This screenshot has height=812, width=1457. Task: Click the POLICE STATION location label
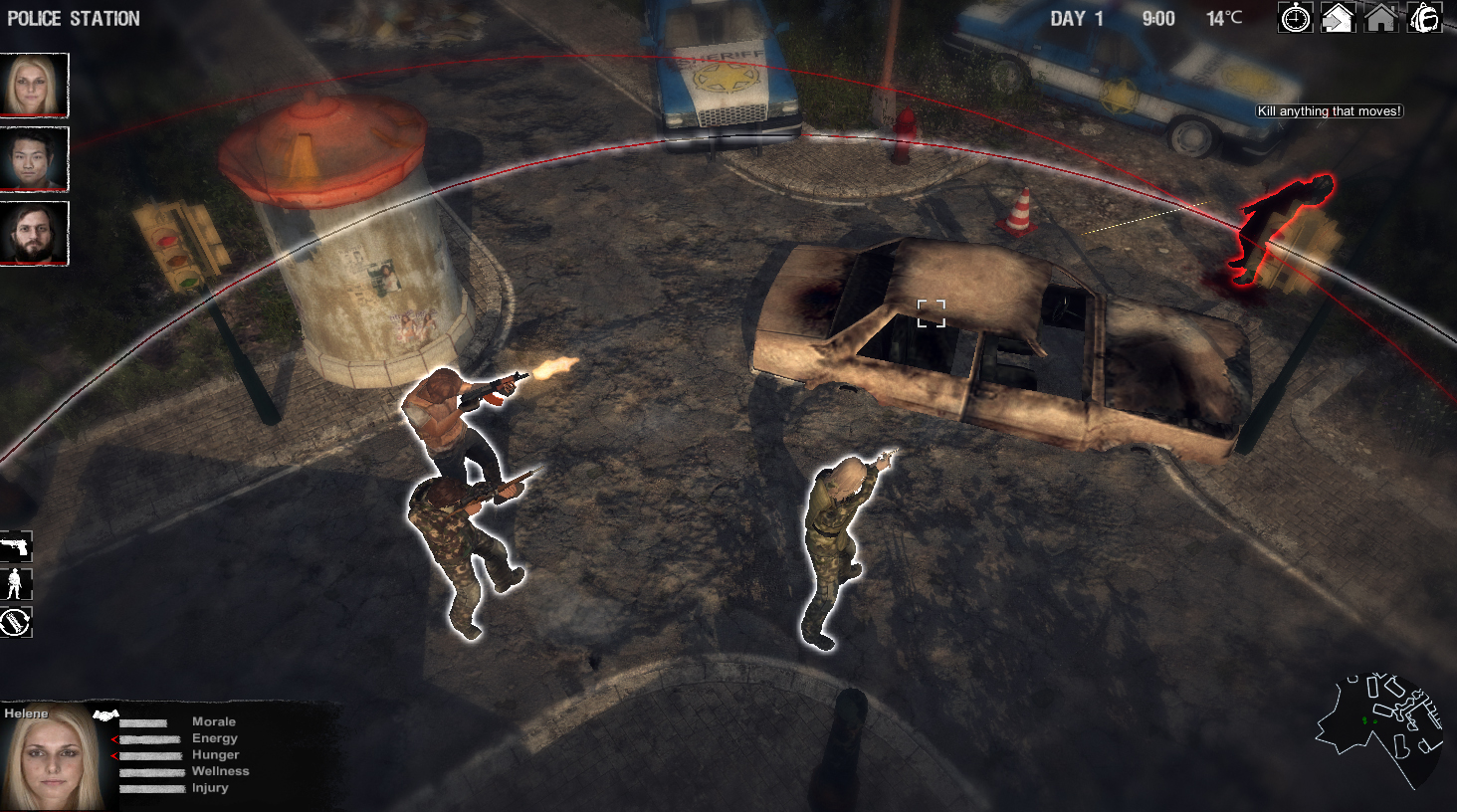click(72, 18)
